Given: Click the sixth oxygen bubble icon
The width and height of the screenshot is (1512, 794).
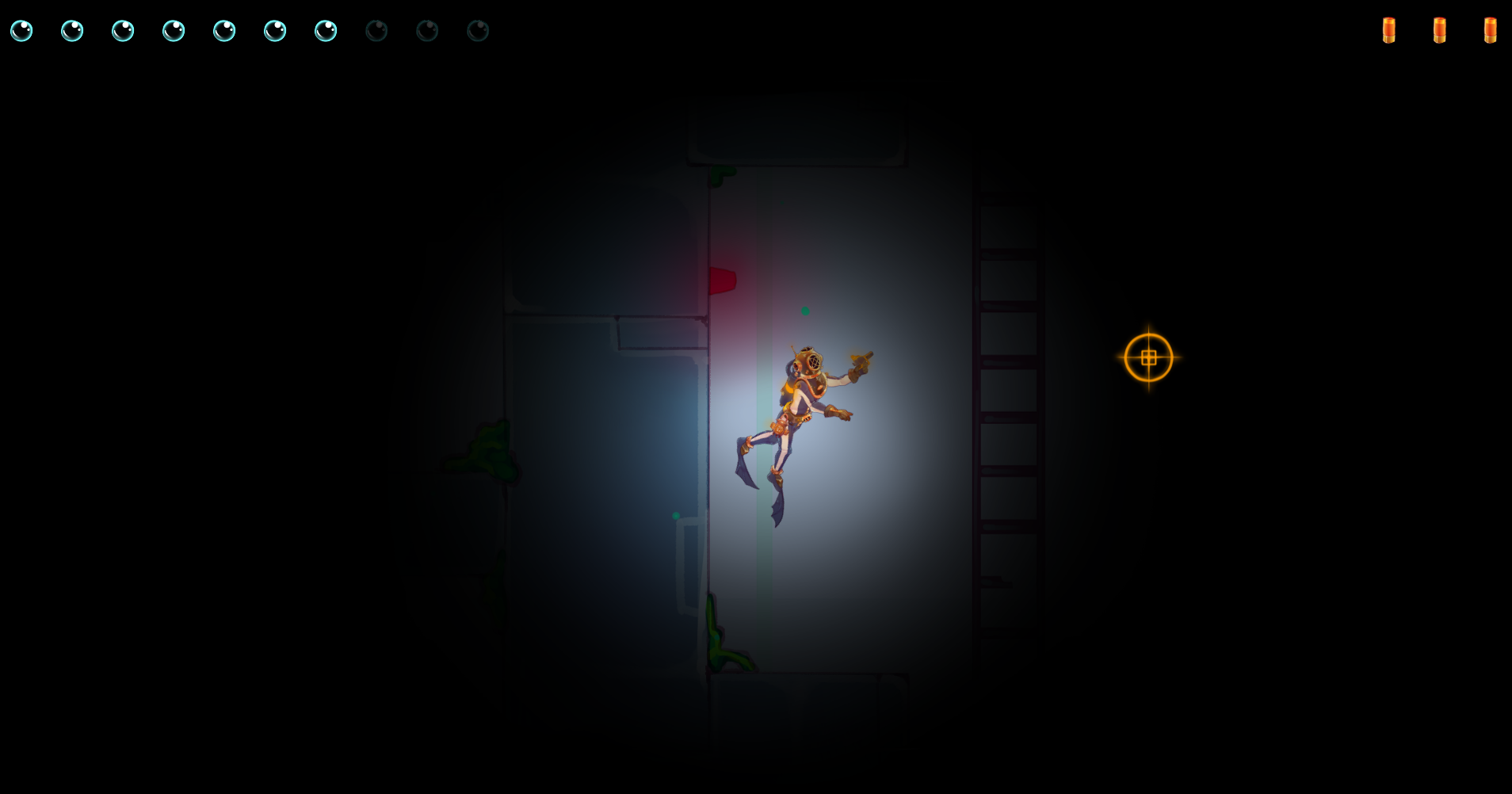Looking at the screenshot, I should coord(276,31).
